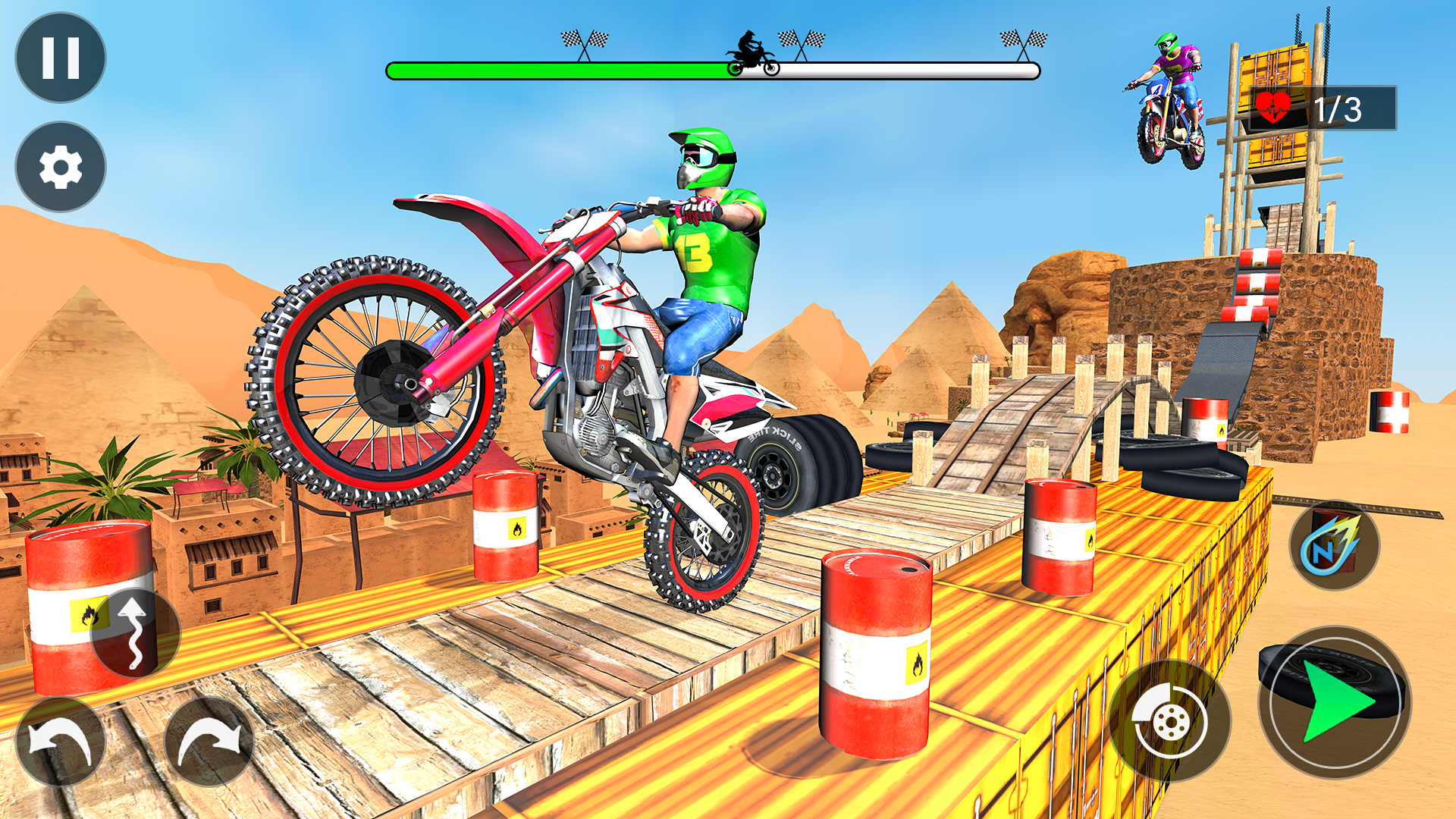Open the settings gear menu
Screen dimensions: 1456x819
point(61,165)
